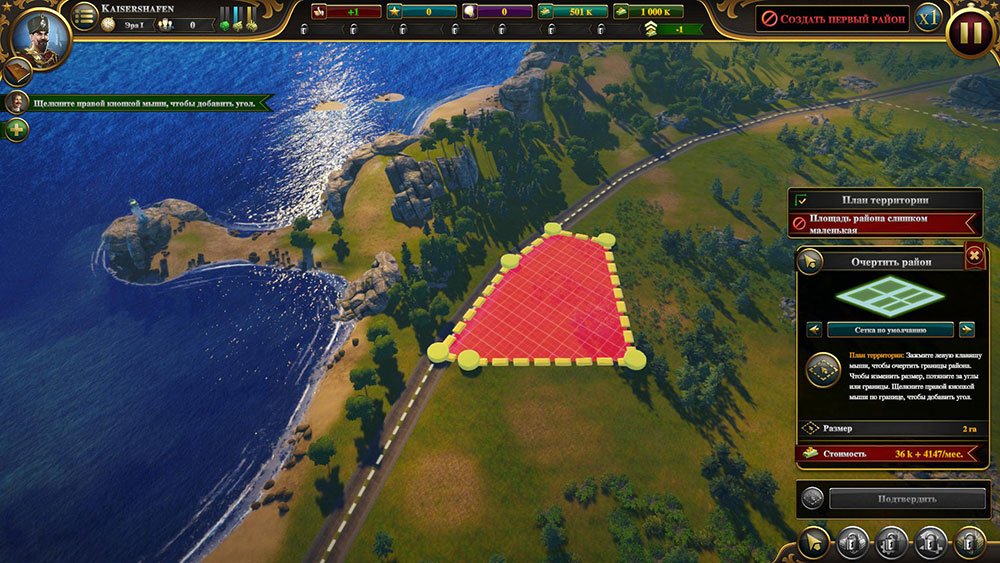Switch to the previous grid type

(814, 329)
